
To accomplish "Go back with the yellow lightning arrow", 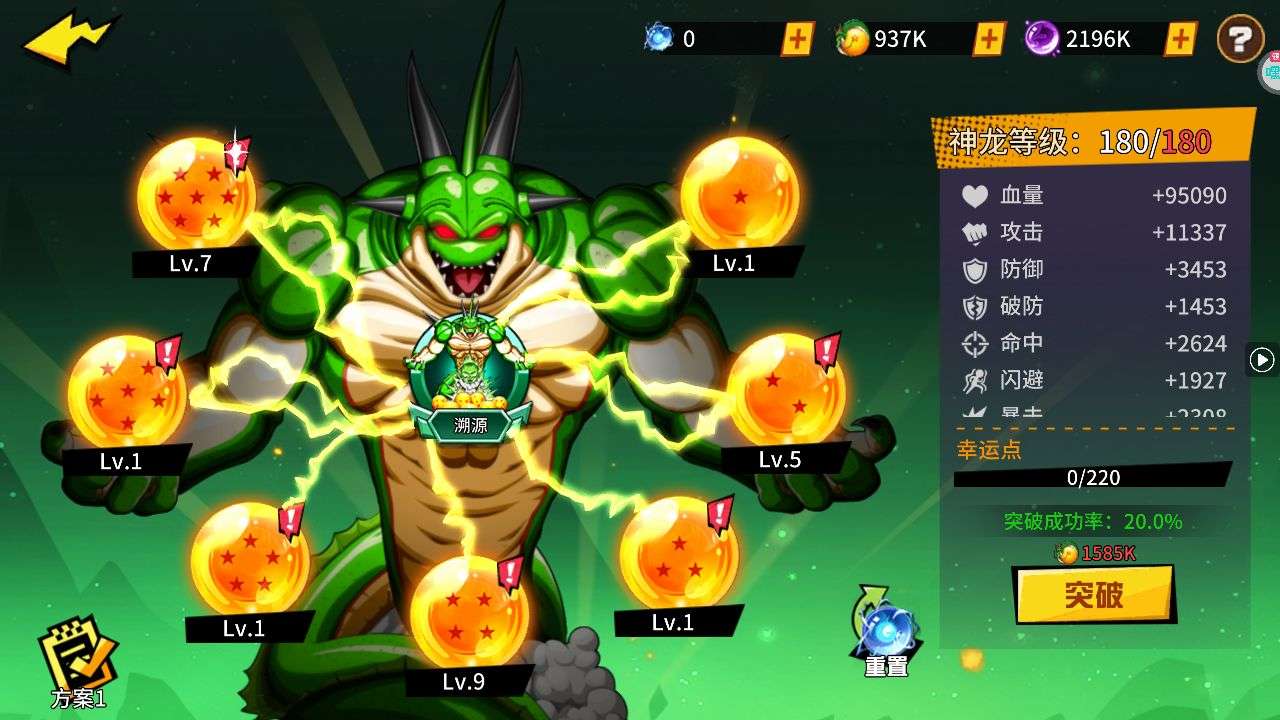I will [x=68, y=40].
